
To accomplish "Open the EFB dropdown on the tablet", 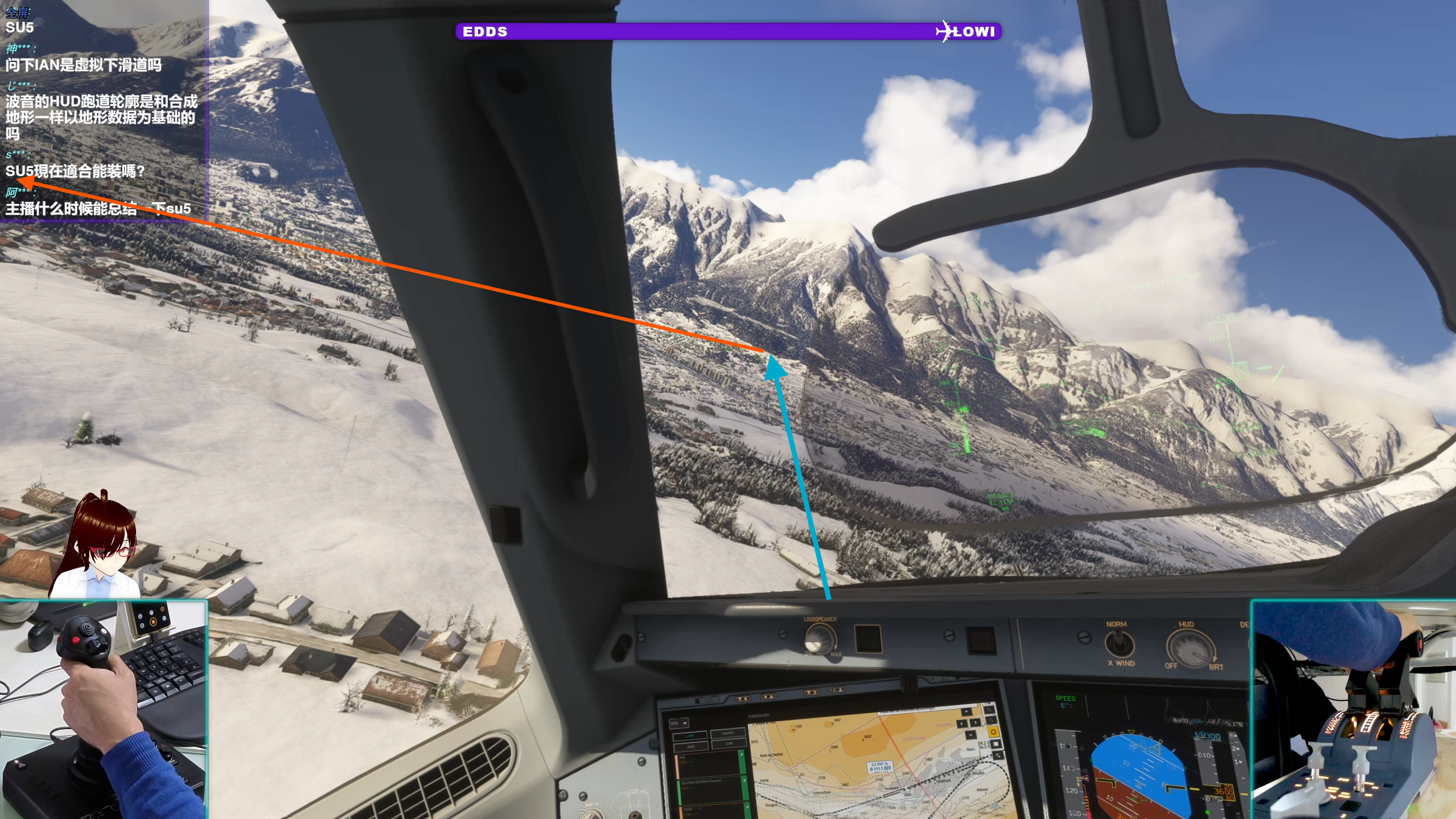I will [679, 723].
